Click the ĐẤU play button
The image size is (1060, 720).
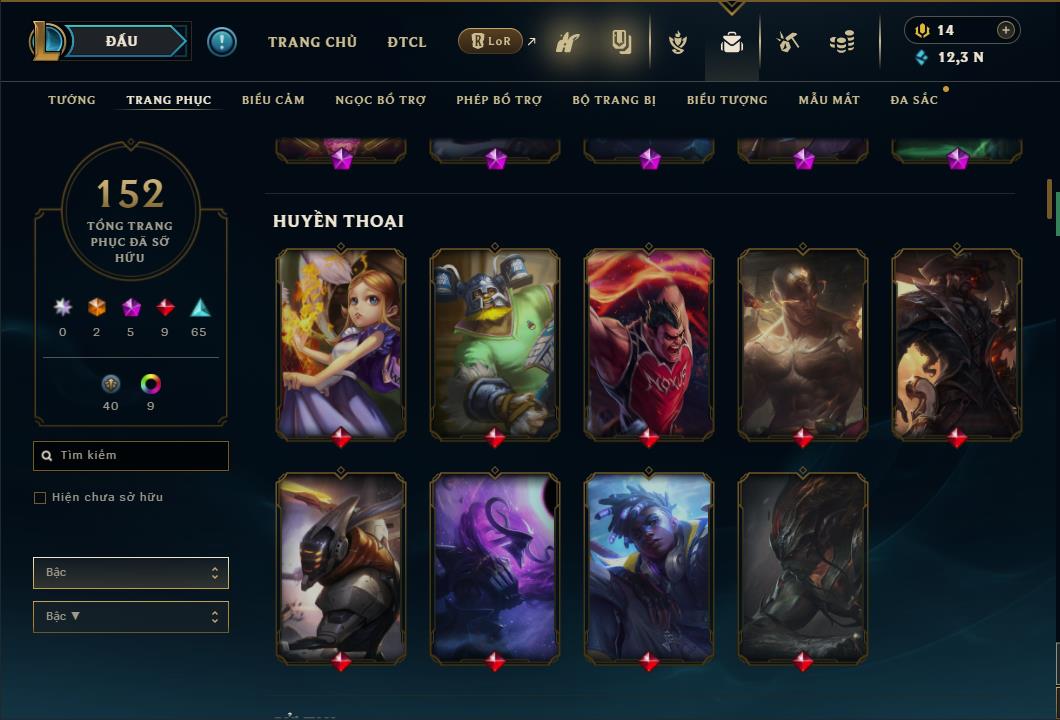click(x=121, y=41)
